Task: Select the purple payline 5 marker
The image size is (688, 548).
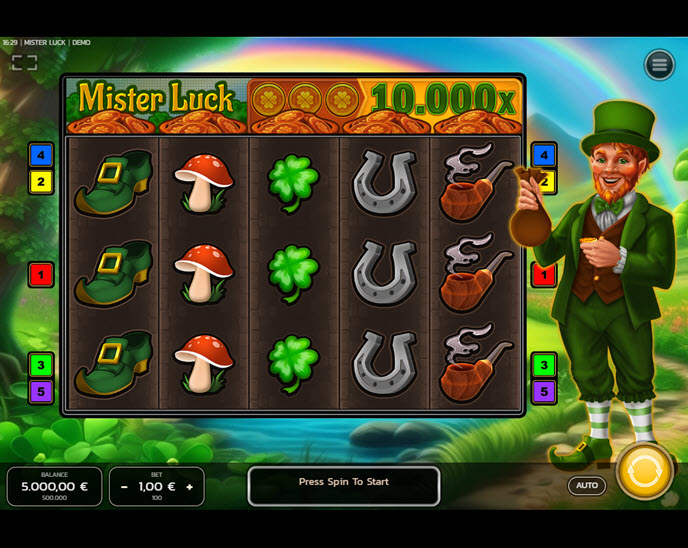Action: coord(41,391)
